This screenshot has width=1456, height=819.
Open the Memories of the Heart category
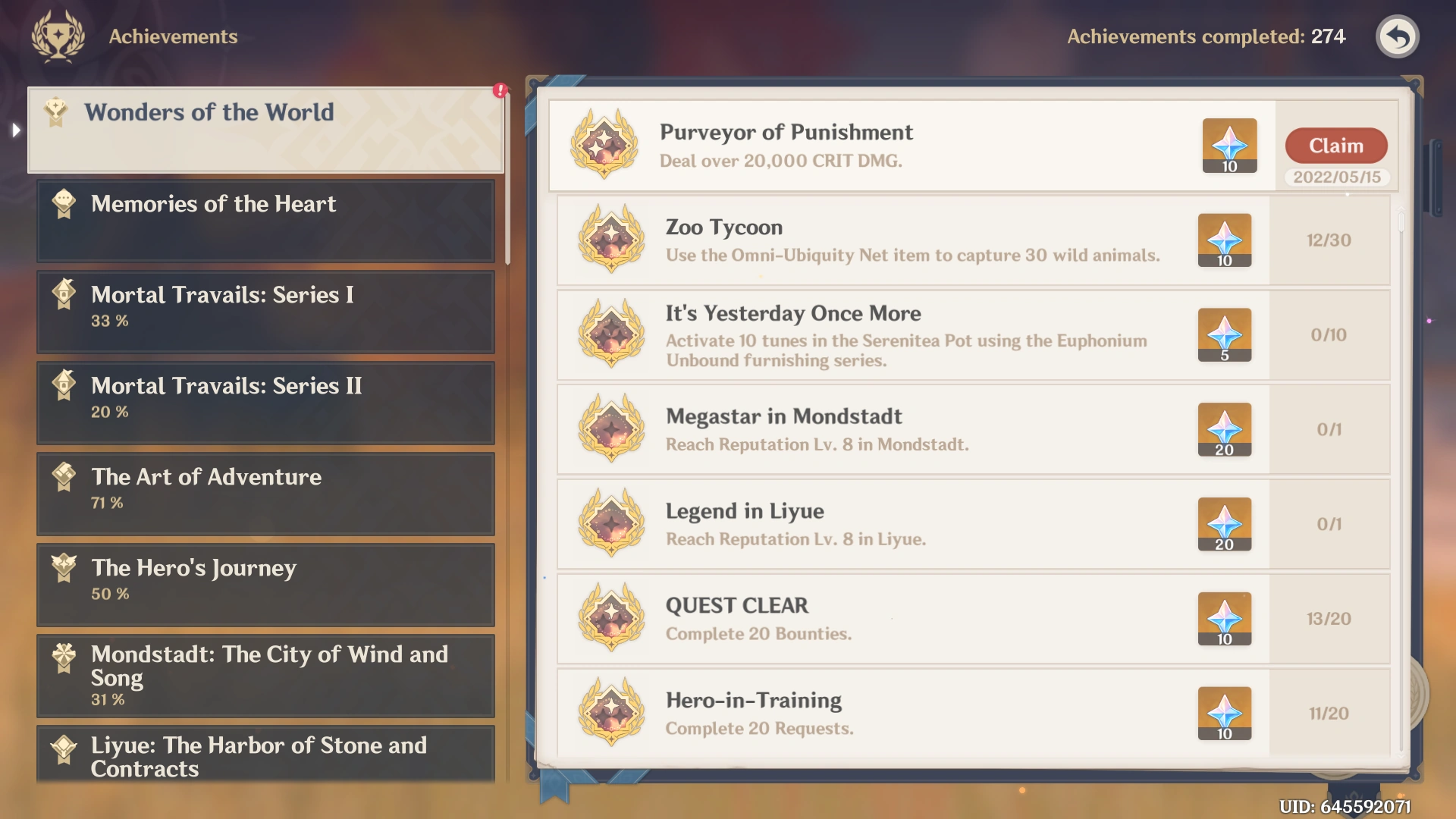click(265, 221)
